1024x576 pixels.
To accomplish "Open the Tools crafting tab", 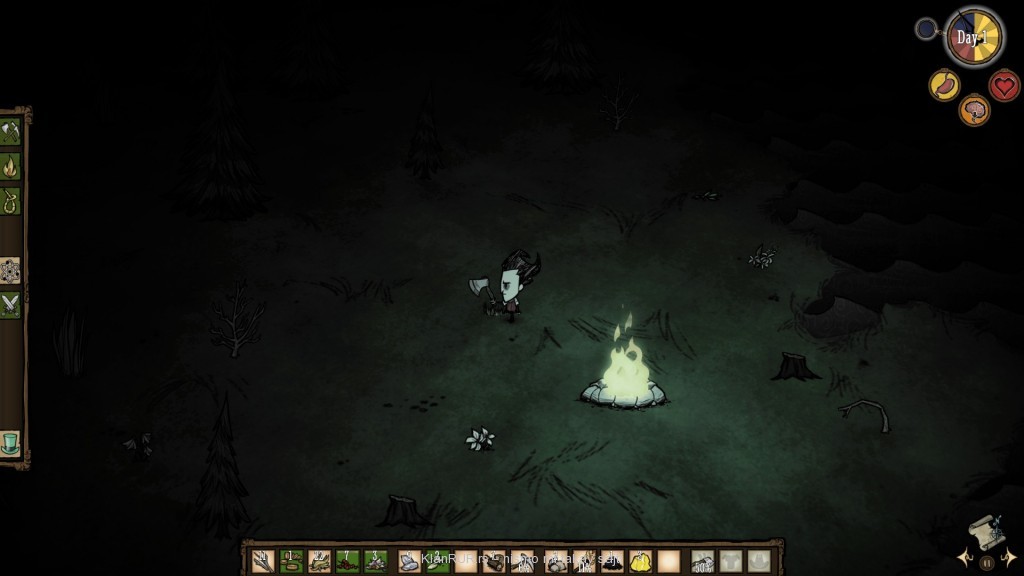I will click(x=11, y=132).
